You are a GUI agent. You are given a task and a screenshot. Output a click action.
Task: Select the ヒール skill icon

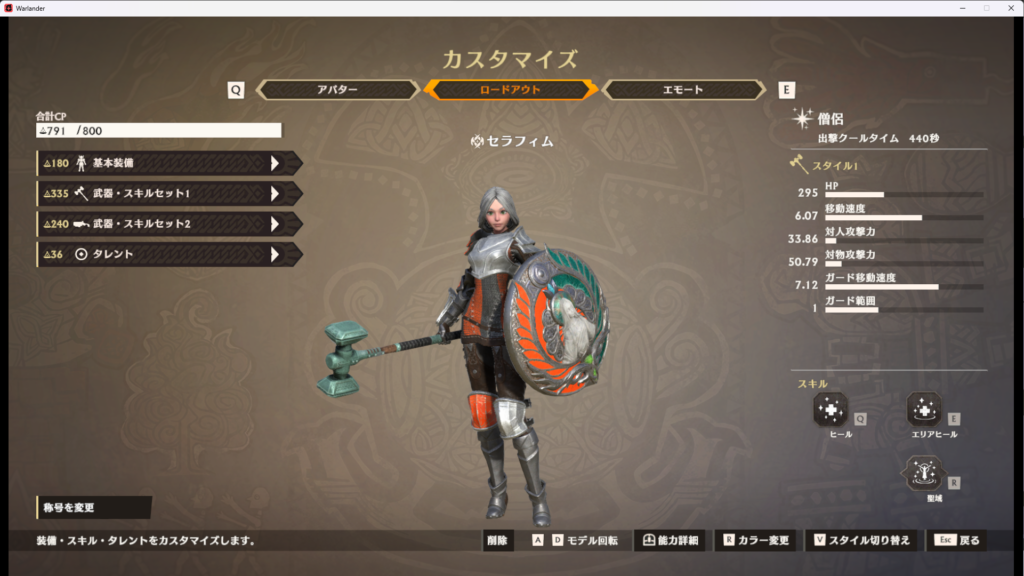click(x=831, y=409)
